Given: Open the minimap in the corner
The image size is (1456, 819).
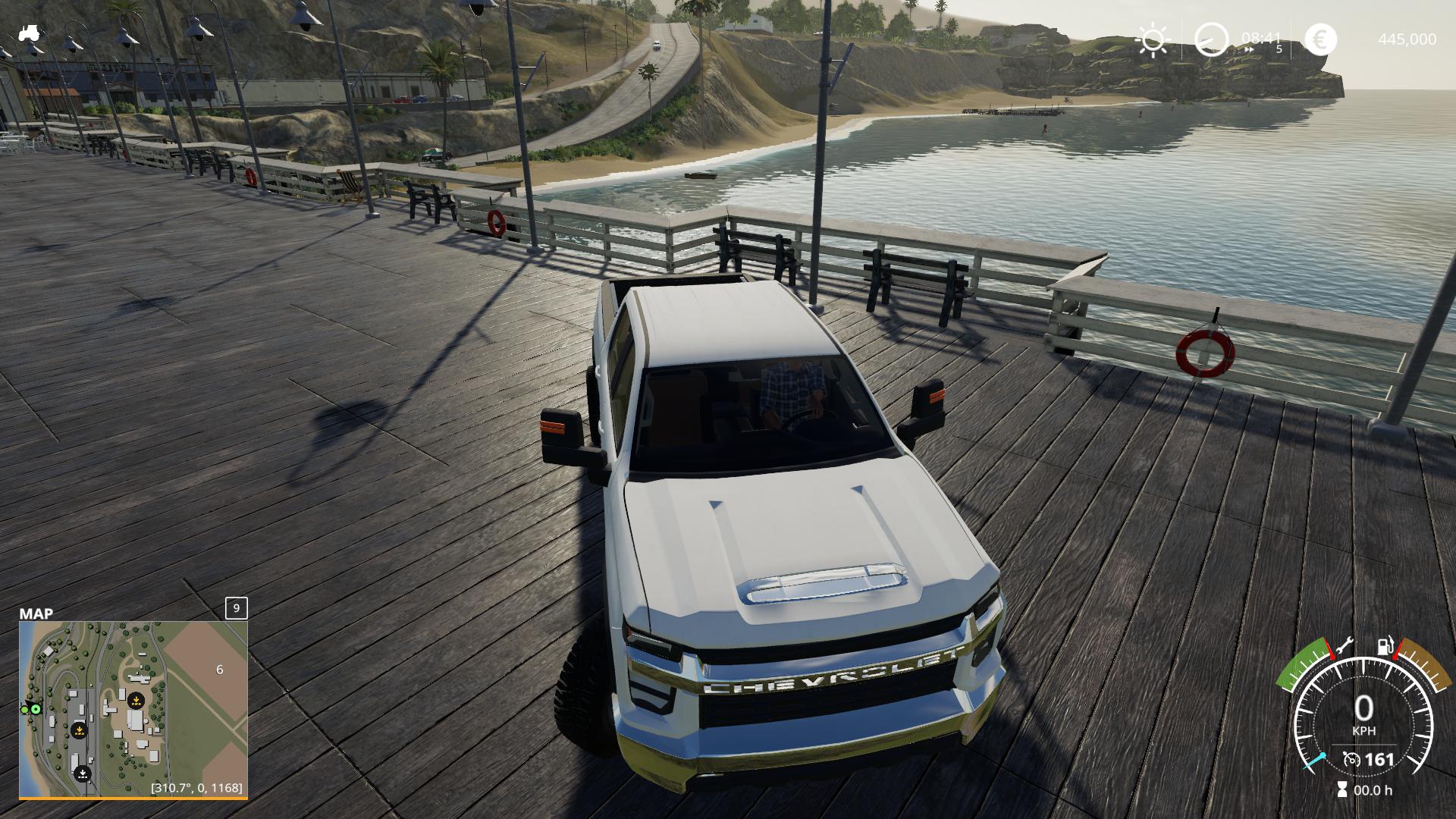Looking at the screenshot, I should [x=133, y=708].
